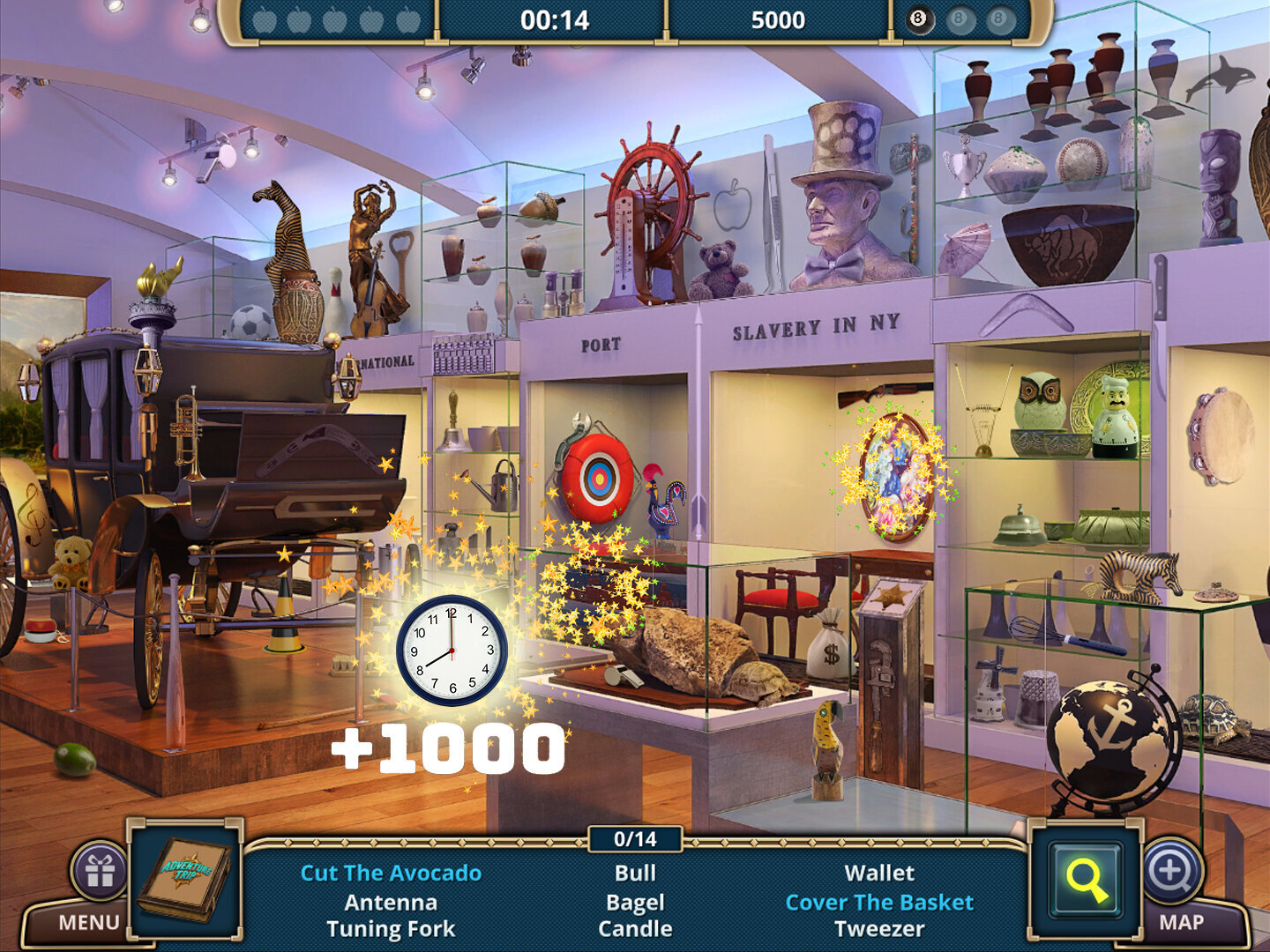
Task: Activate the zoom plus magnifier icon
Action: pos(1172,871)
